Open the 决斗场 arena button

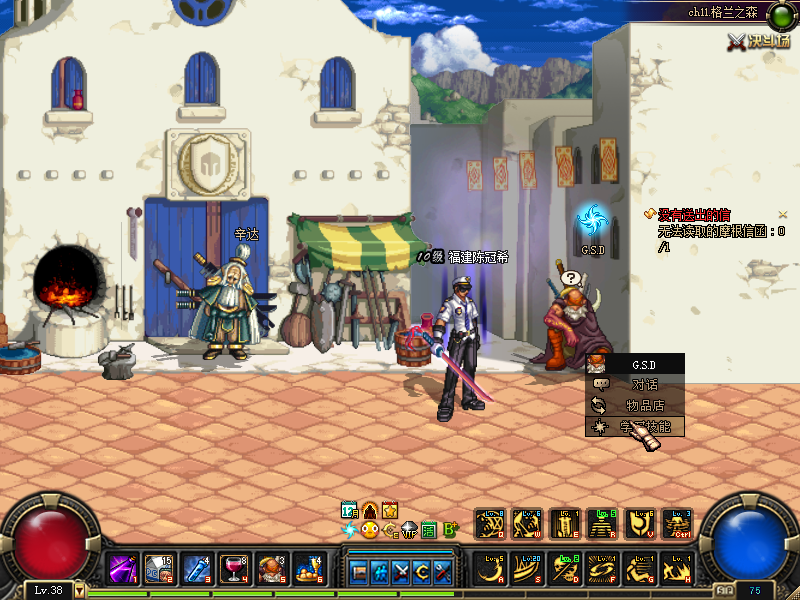[759, 41]
